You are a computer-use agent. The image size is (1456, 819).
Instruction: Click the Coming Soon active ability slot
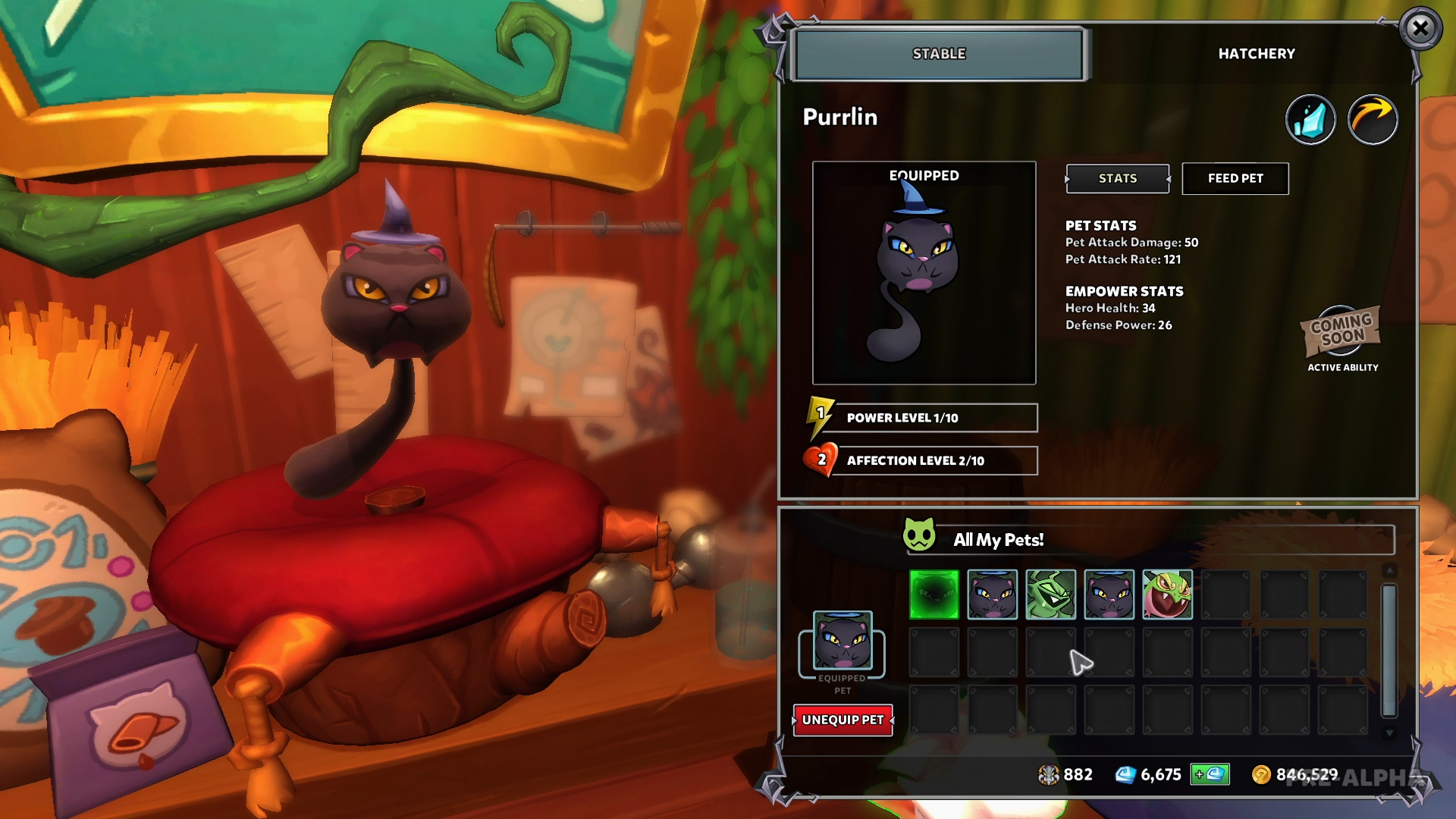point(1342,331)
